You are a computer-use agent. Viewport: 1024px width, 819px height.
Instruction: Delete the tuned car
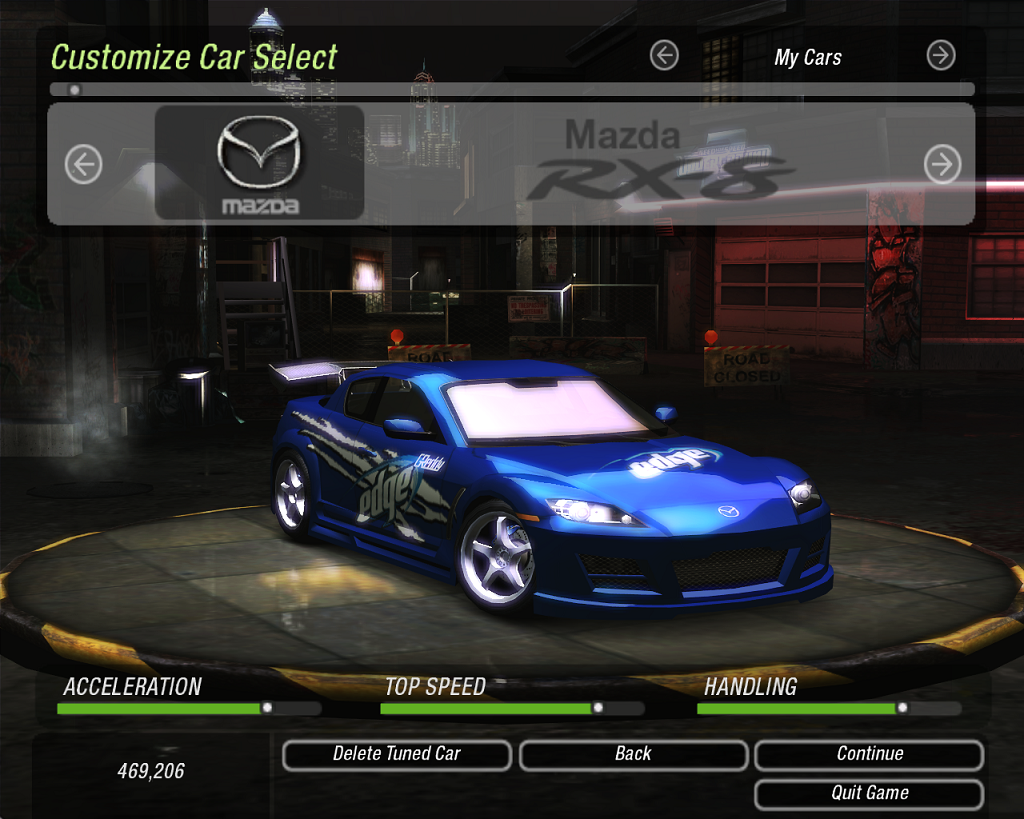397,755
